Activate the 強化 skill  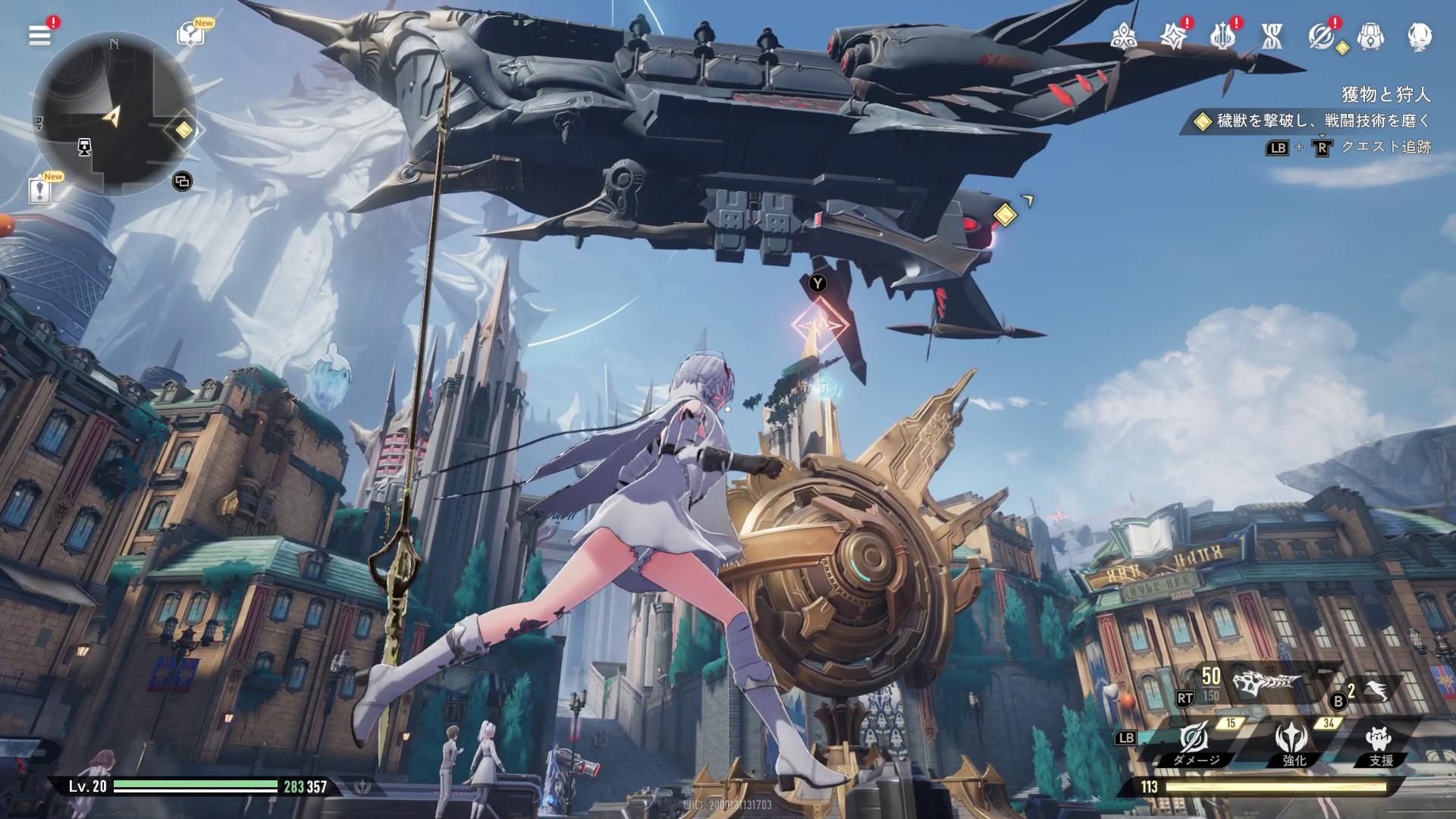[x=1291, y=739]
